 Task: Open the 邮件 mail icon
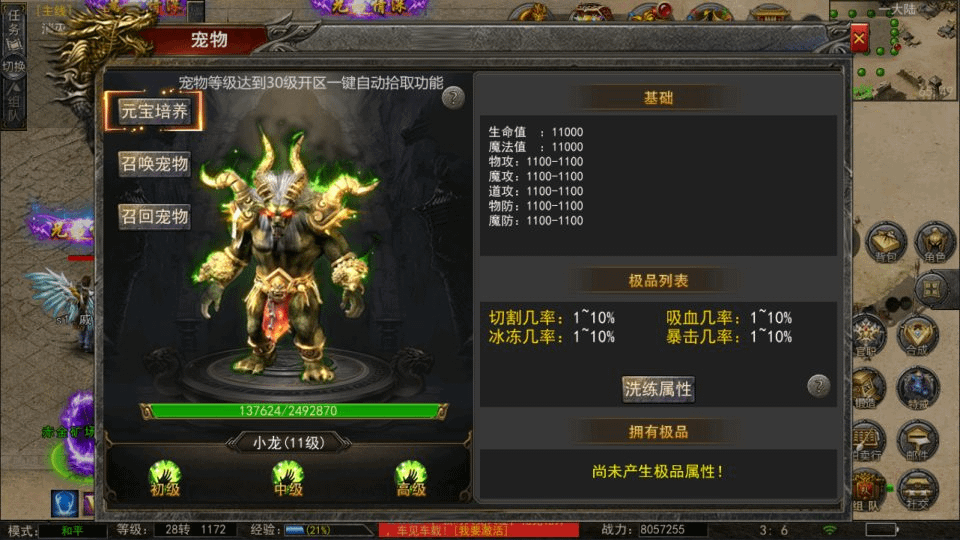[x=917, y=440]
